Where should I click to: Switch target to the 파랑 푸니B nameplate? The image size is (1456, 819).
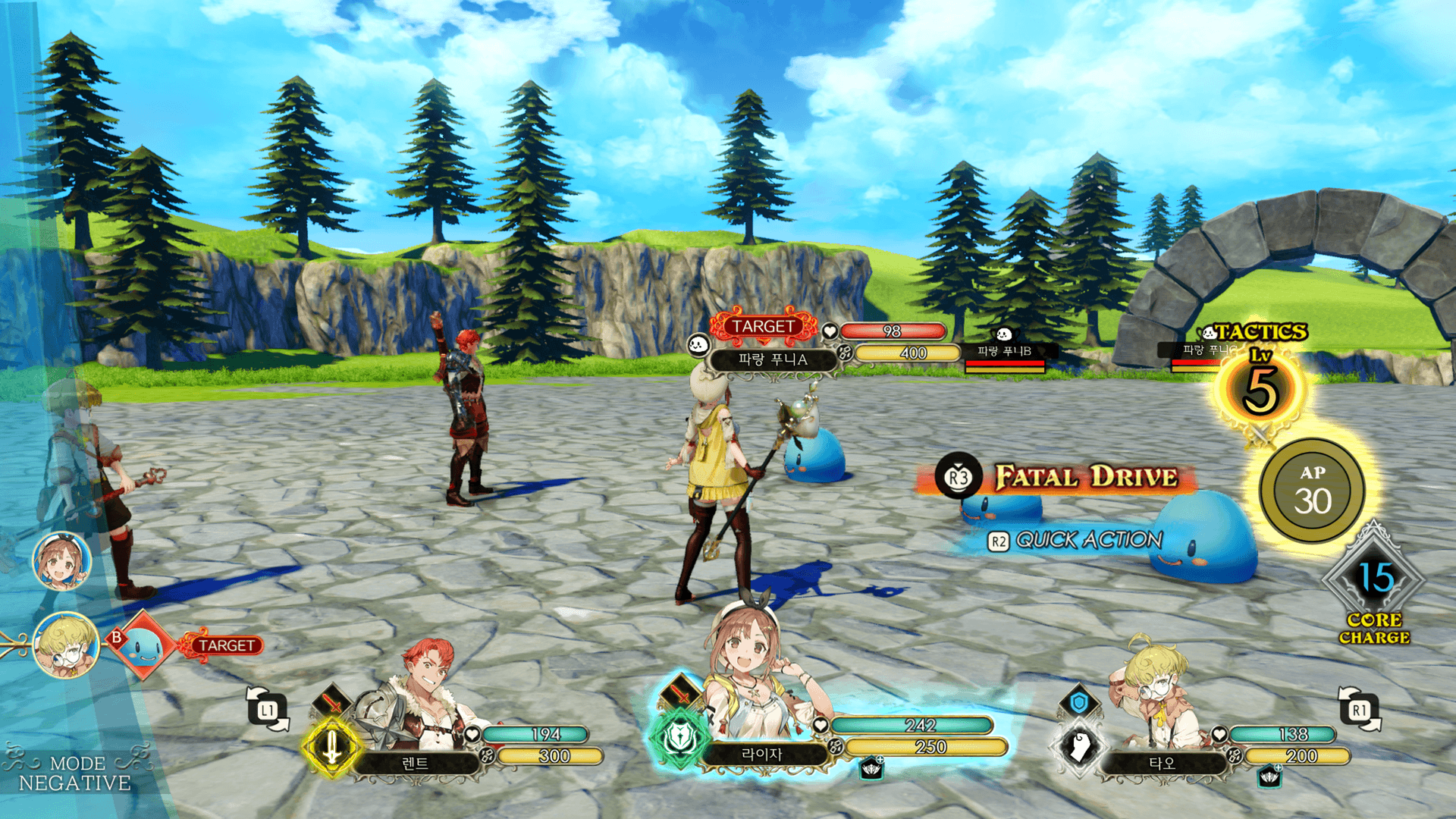[1004, 352]
